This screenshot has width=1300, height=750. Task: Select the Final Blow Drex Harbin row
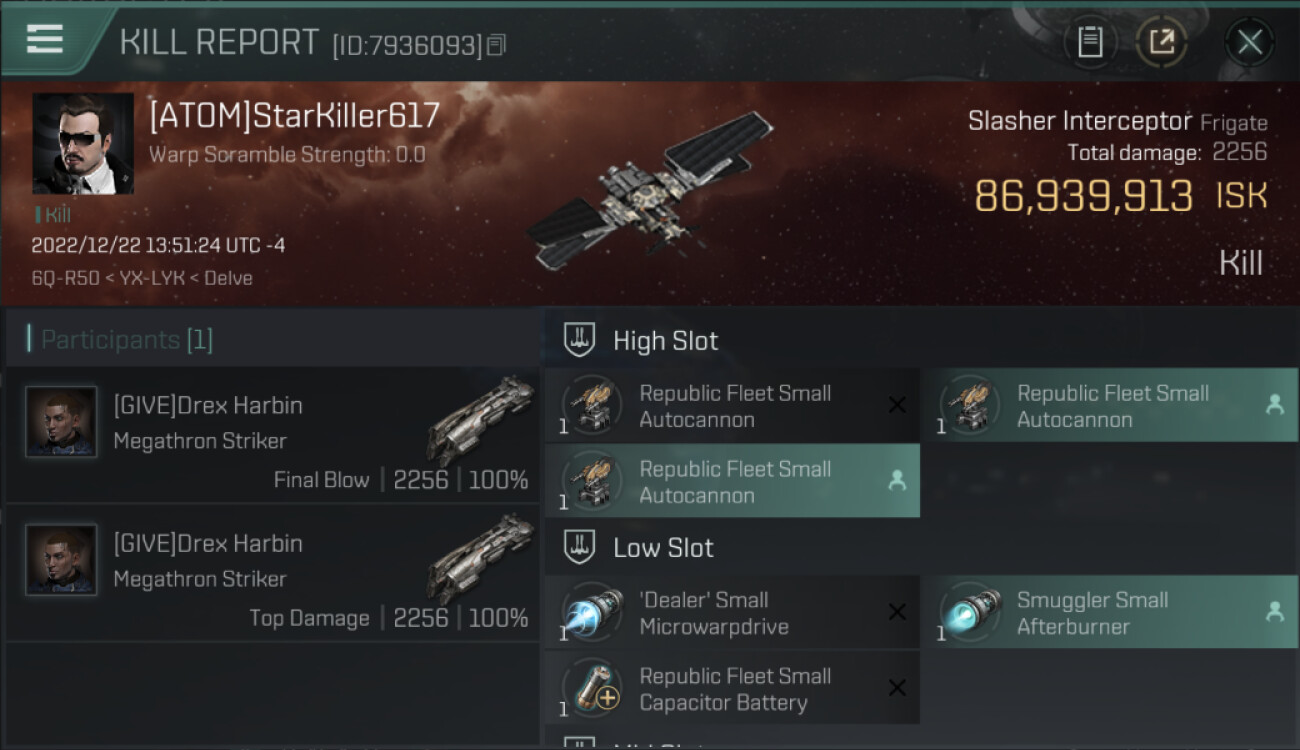click(272, 434)
